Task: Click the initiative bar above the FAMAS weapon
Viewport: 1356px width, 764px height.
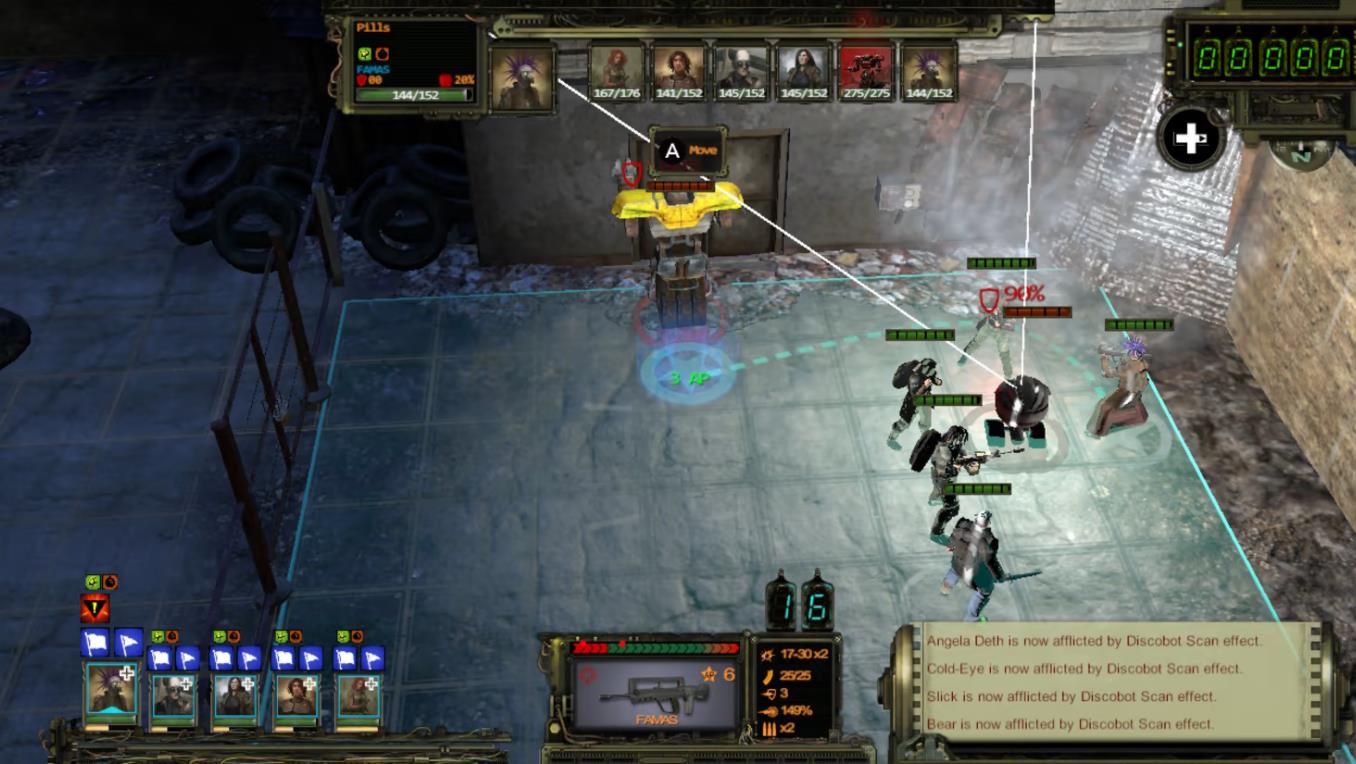Action: [654, 647]
